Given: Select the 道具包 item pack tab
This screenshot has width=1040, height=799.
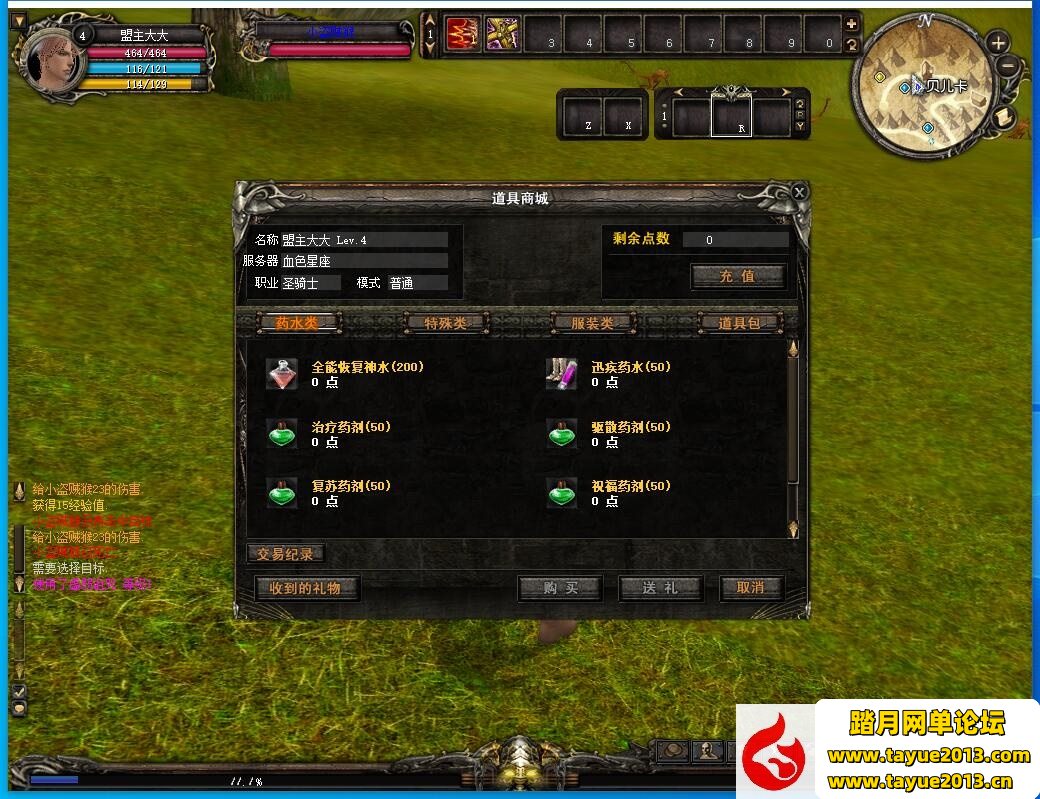Looking at the screenshot, I should [x=739, y=323].
